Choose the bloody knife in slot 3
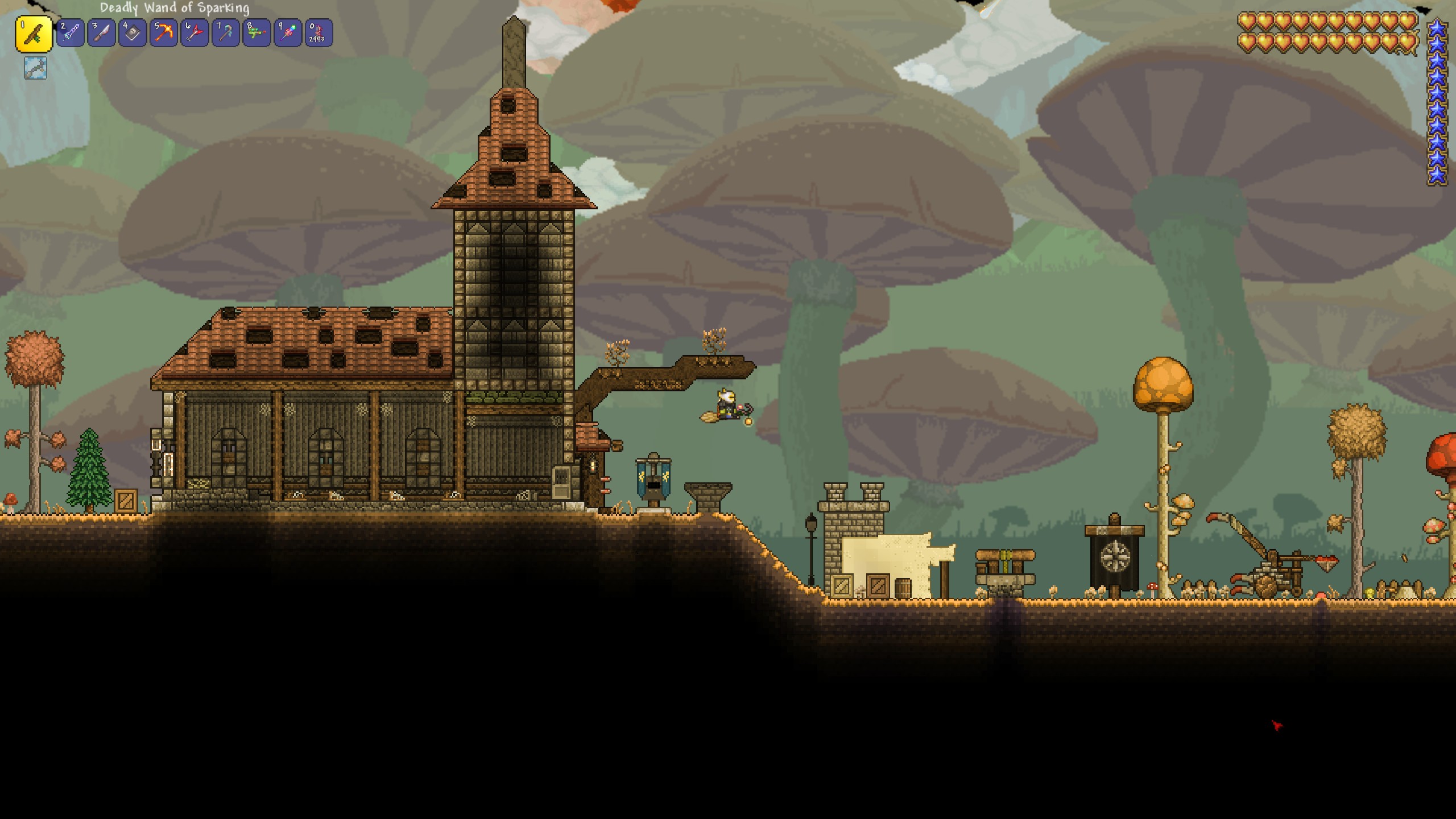Viewport: 1456px width, 819px height. pyautogui.click(x=102, y=34)
